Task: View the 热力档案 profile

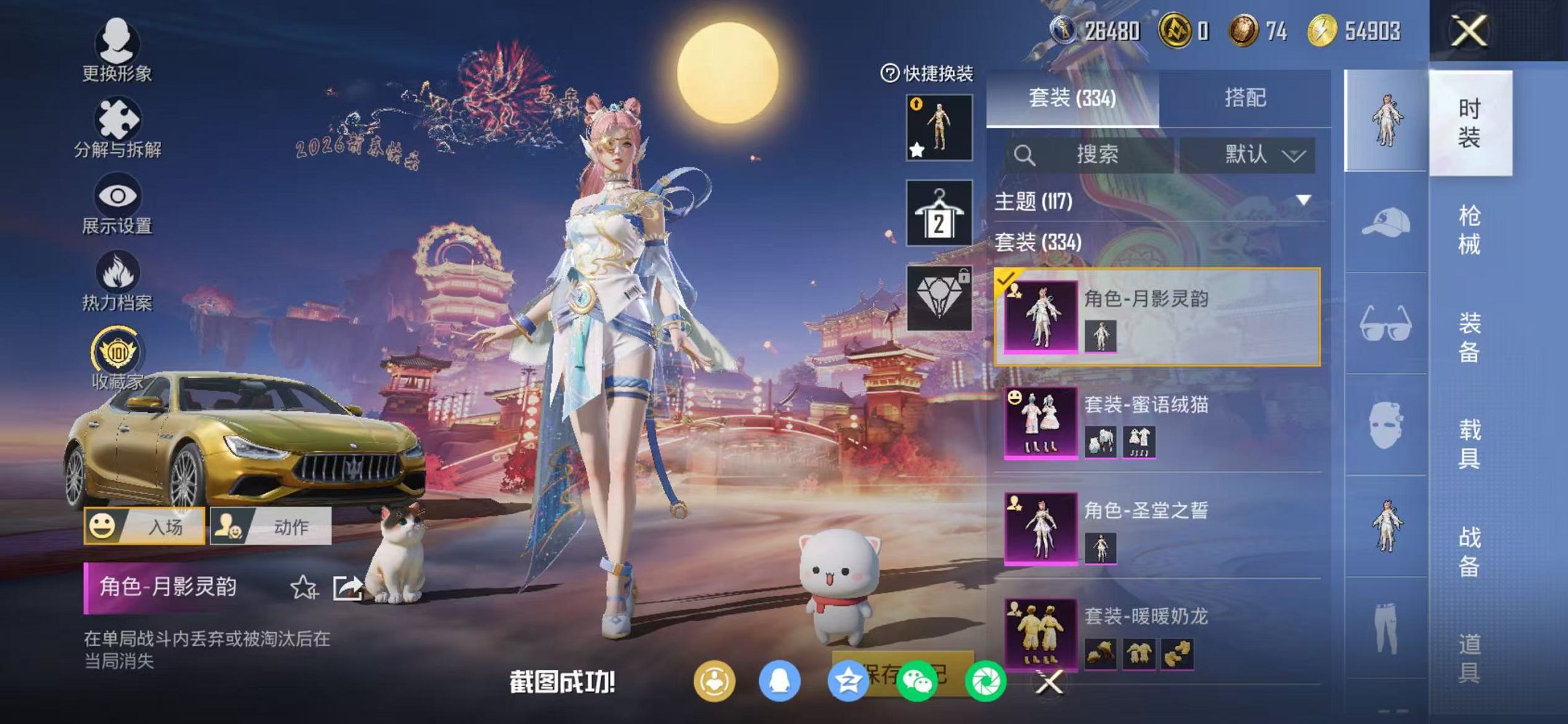Action: 117,280
